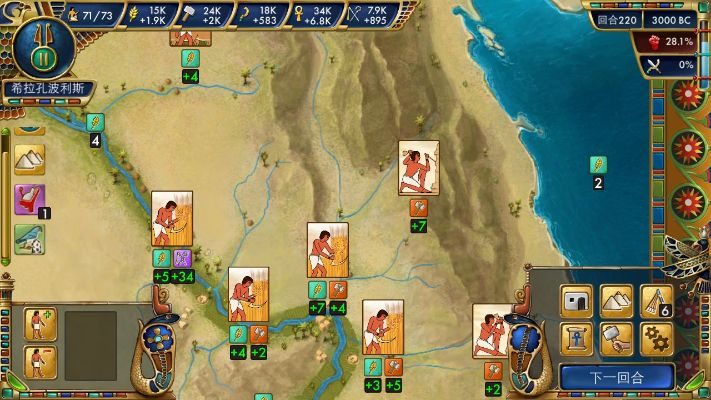711x400 pixels.
Task: Open the ankh scroll panel
Action: 579,339
